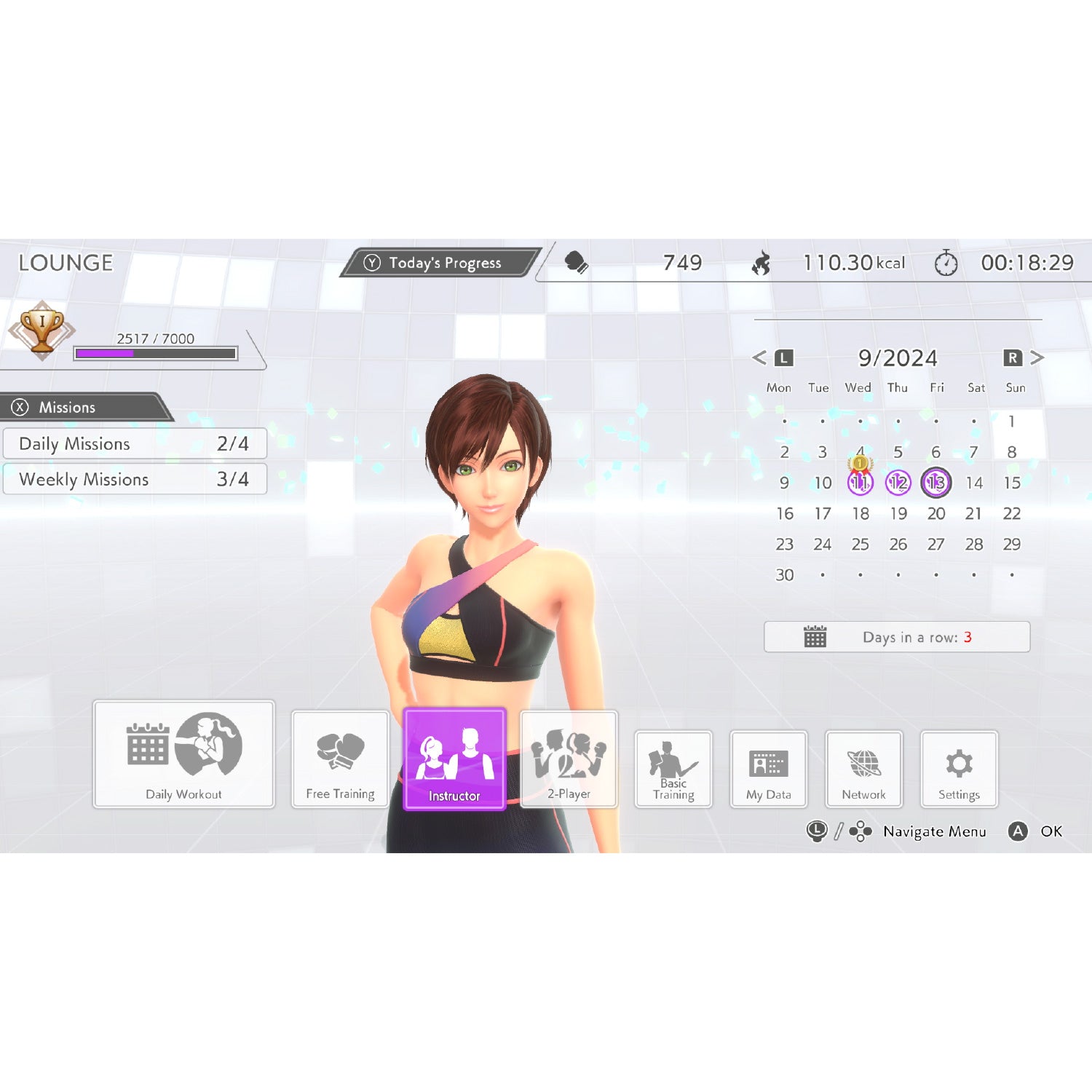Click the Network globe icon
1092x1092 pixels.
tap(863, 763)
